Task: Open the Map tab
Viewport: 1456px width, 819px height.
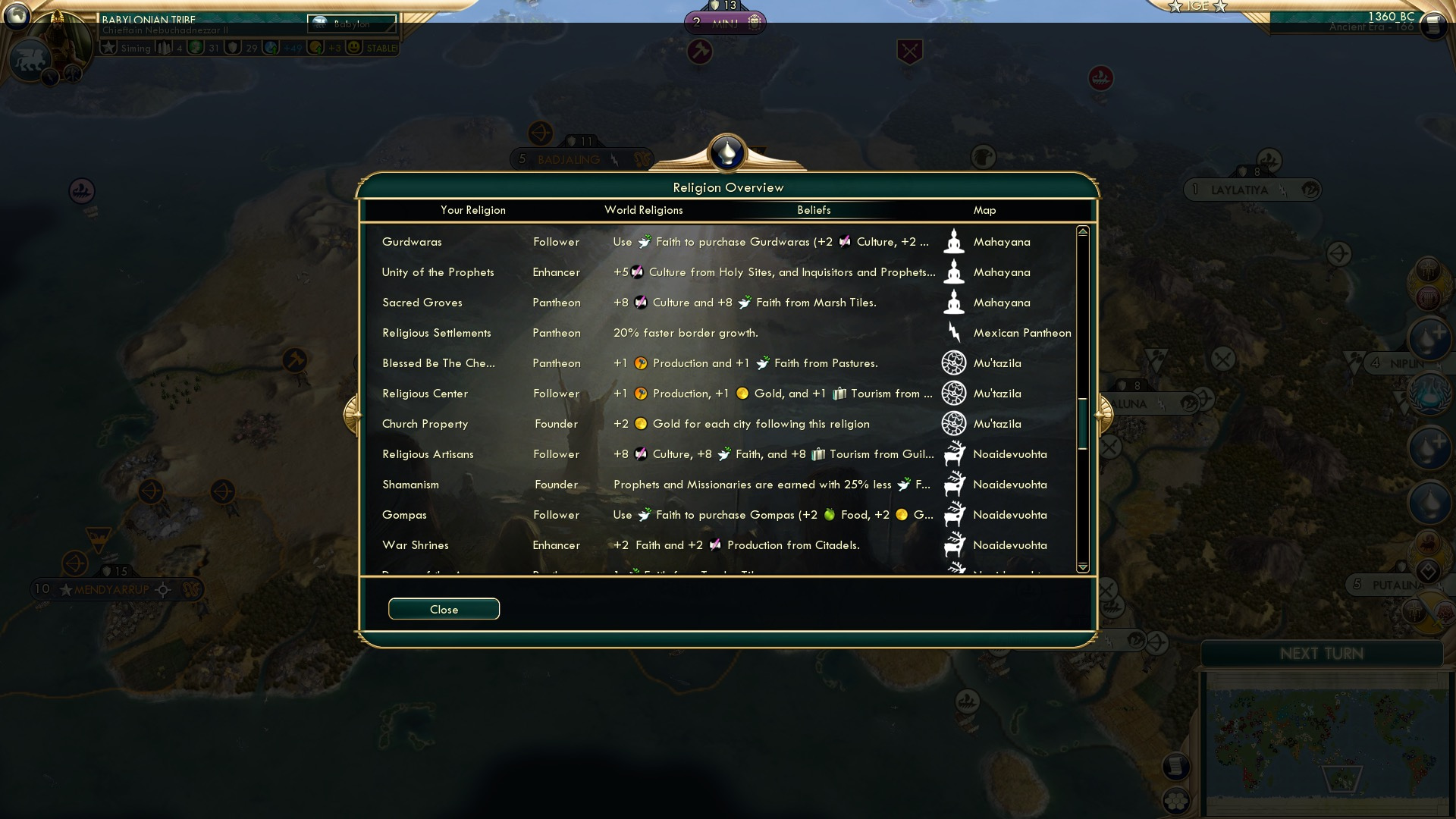Action: pyautogui.click(x=984, y=210)
